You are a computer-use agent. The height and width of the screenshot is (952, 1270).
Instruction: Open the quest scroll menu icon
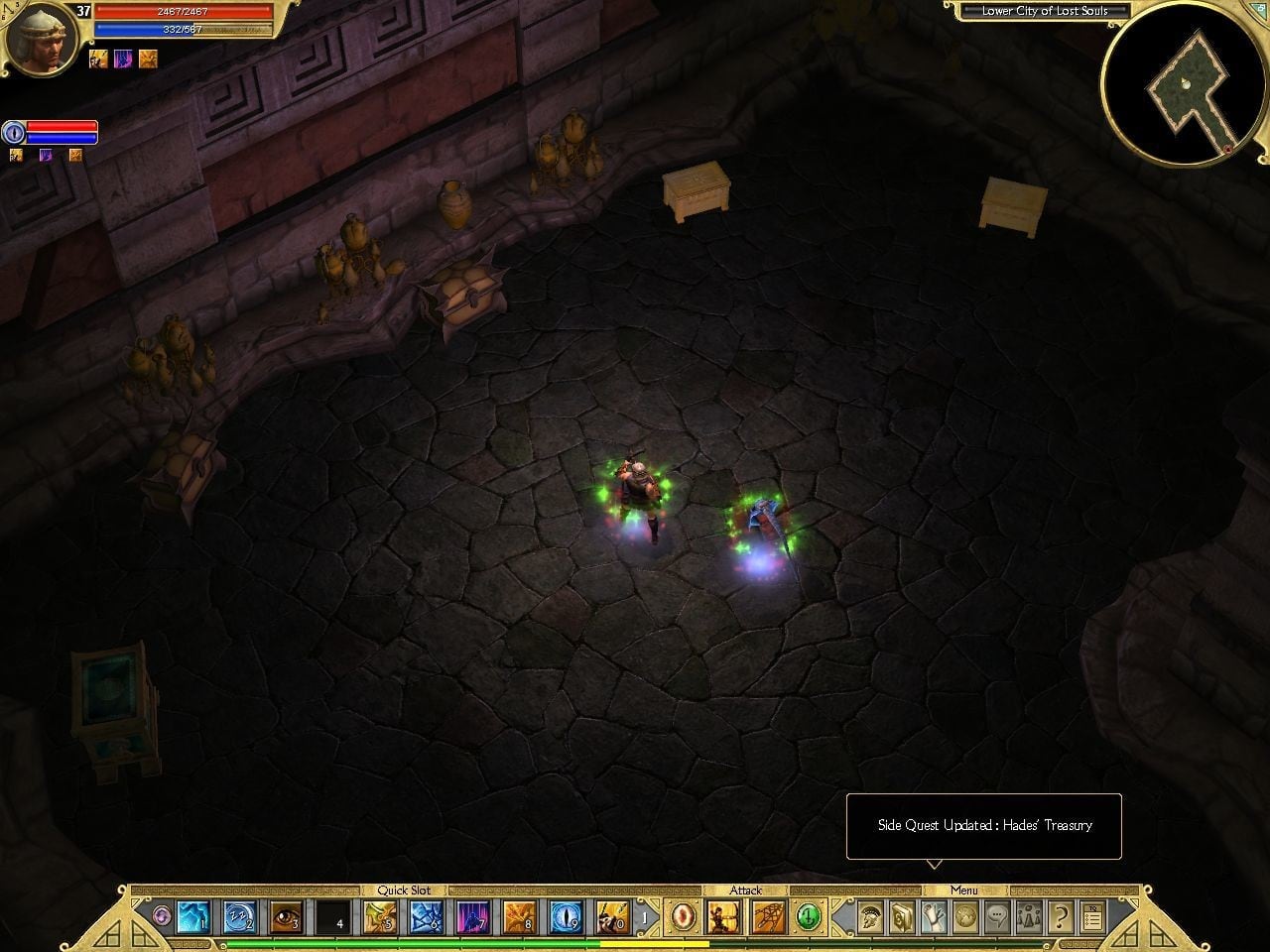[934, 917]
